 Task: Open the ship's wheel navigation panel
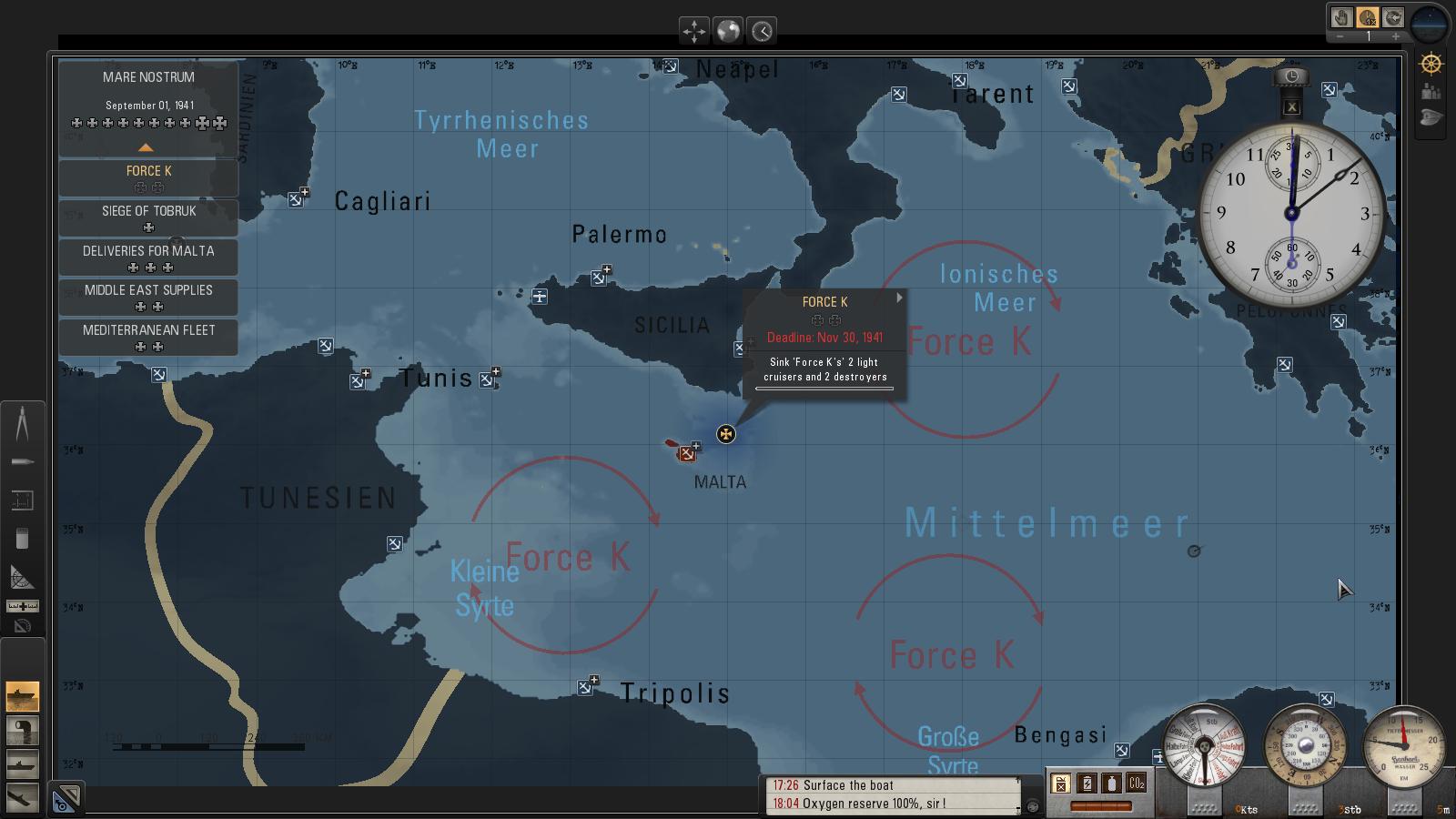click(1431, 64)
